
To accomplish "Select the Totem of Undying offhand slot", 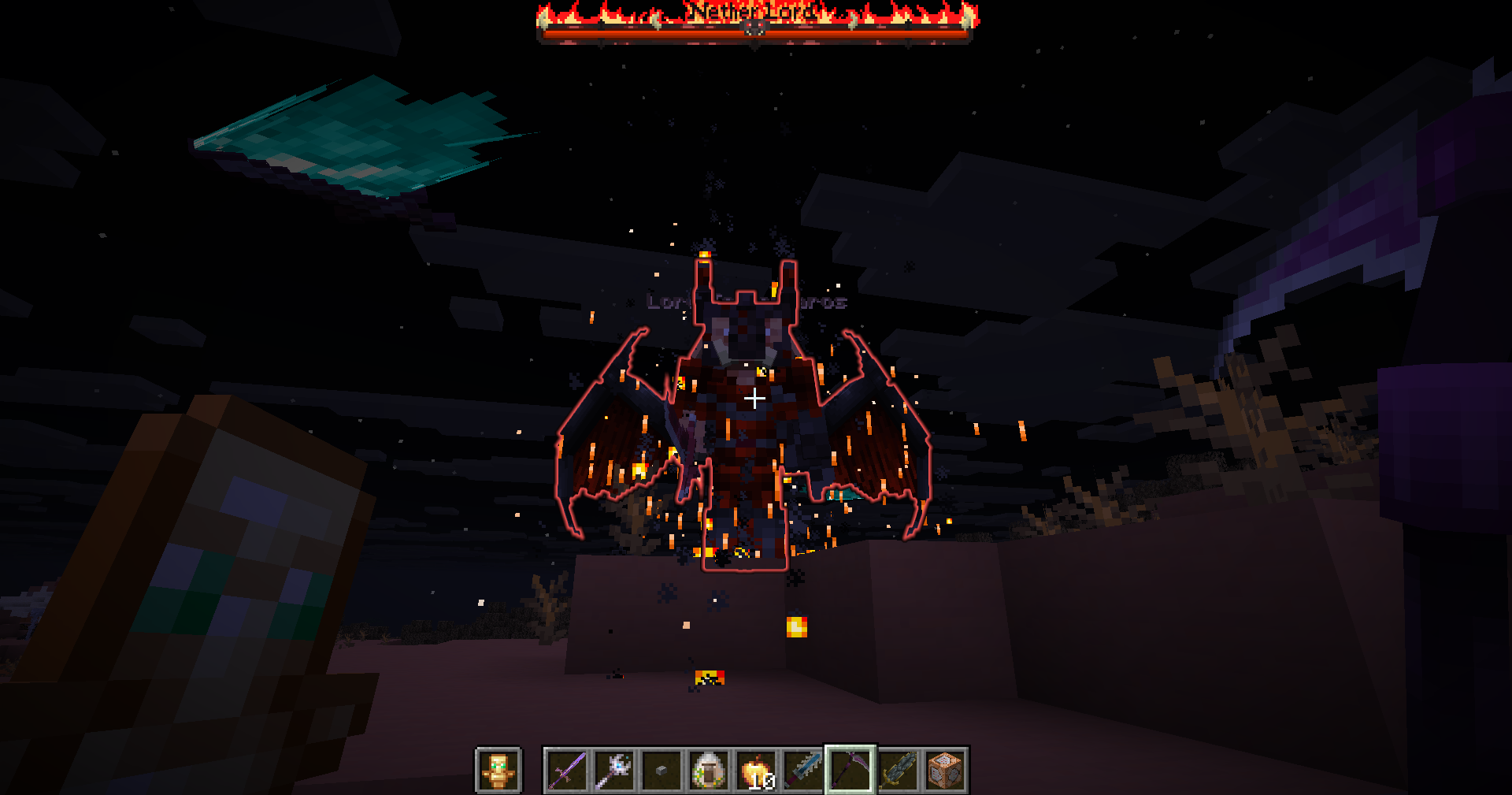I will [498, 770].
